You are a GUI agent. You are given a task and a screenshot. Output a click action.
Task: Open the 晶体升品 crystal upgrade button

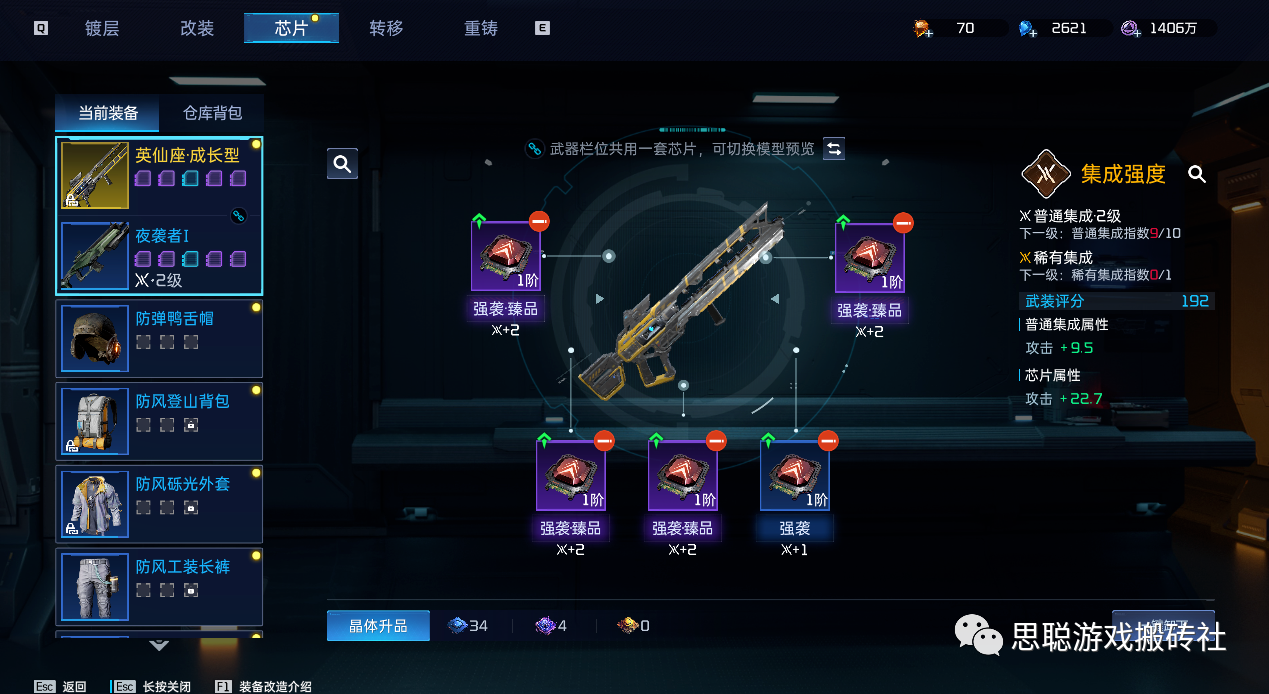pyautogui.click(x=378, y=626)
